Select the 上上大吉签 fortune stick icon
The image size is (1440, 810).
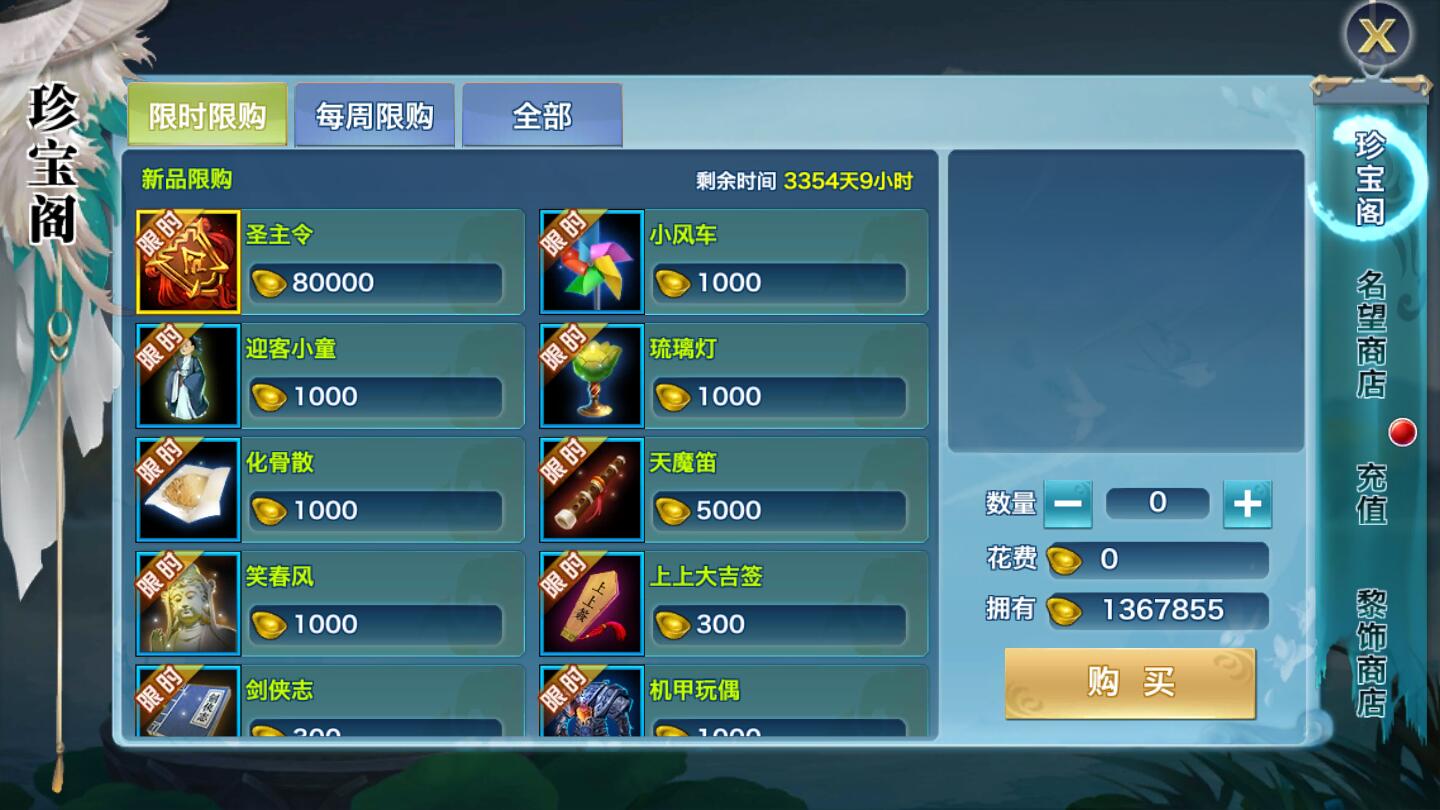pyautogui.click(x=591, y=604)
